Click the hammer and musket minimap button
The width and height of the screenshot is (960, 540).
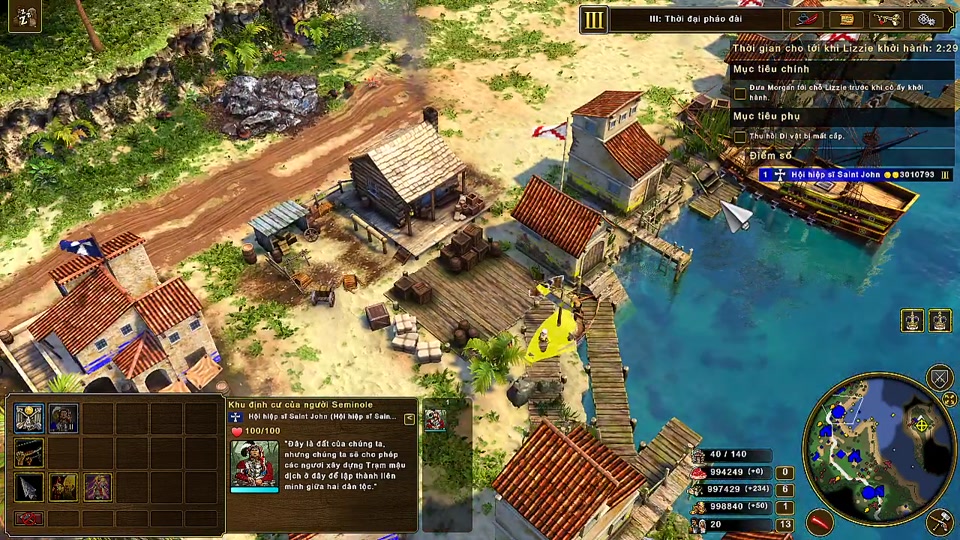pyautogui.click(x=939, y=520)
